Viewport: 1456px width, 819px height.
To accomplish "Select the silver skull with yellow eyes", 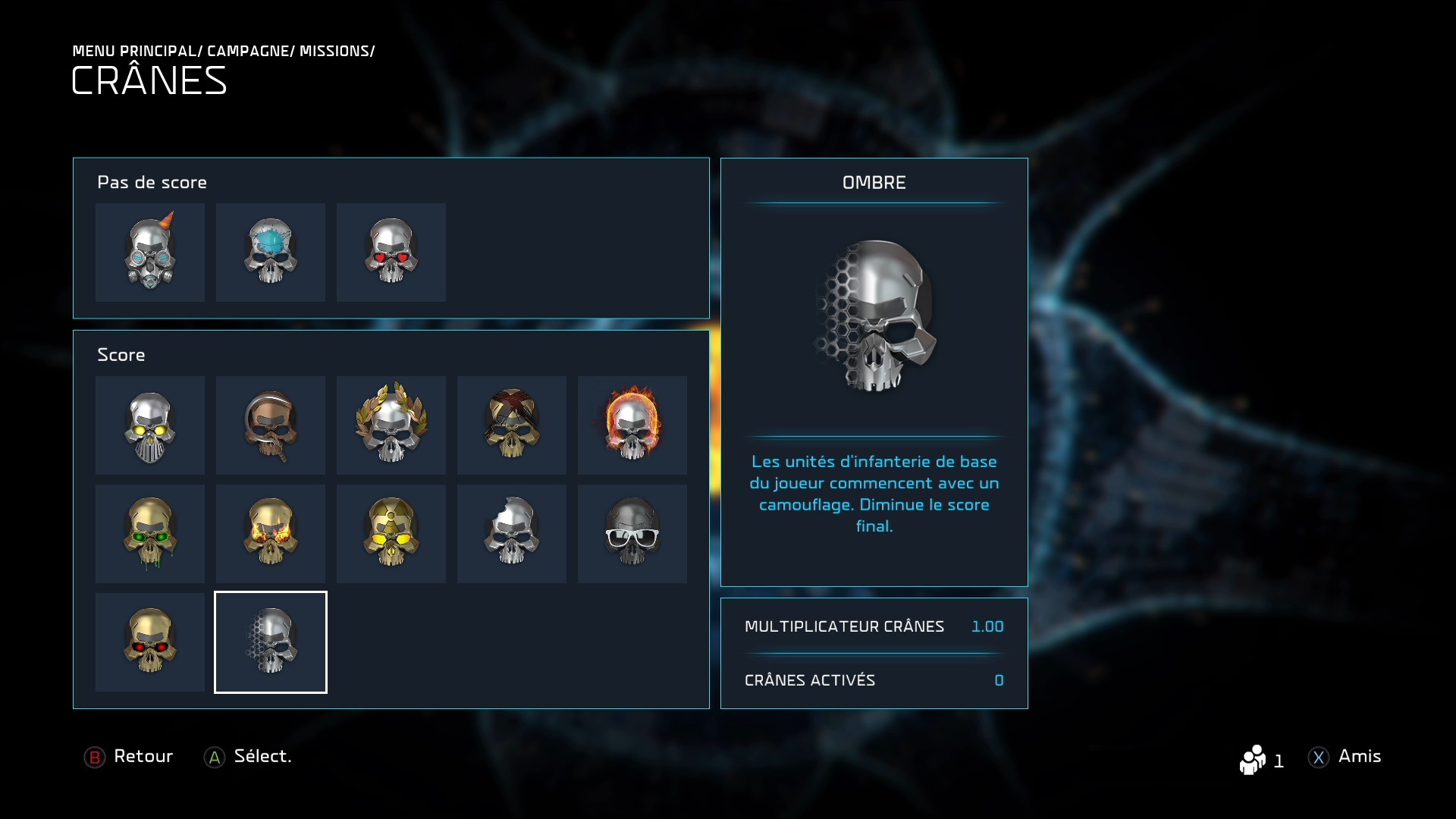I will click(150, 425).
